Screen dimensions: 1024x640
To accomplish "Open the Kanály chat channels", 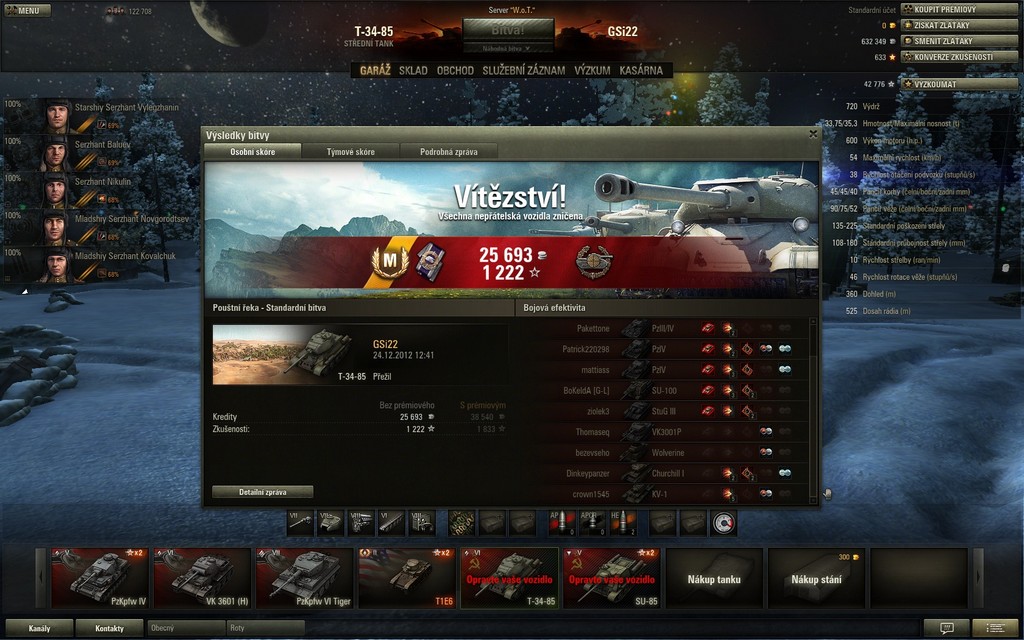I will (x=40, y=628).
